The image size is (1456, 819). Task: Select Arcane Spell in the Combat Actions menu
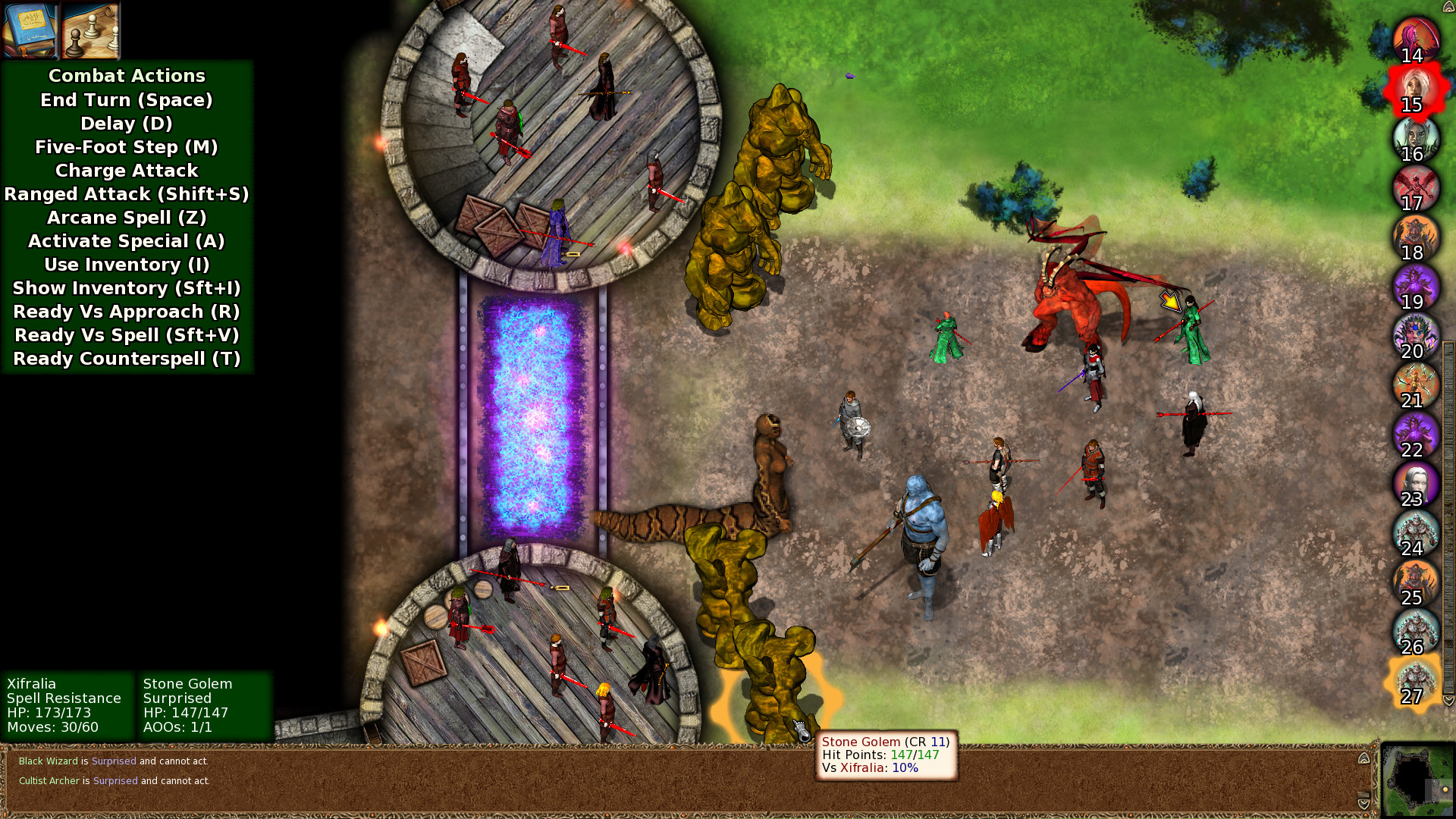[126, 218]
